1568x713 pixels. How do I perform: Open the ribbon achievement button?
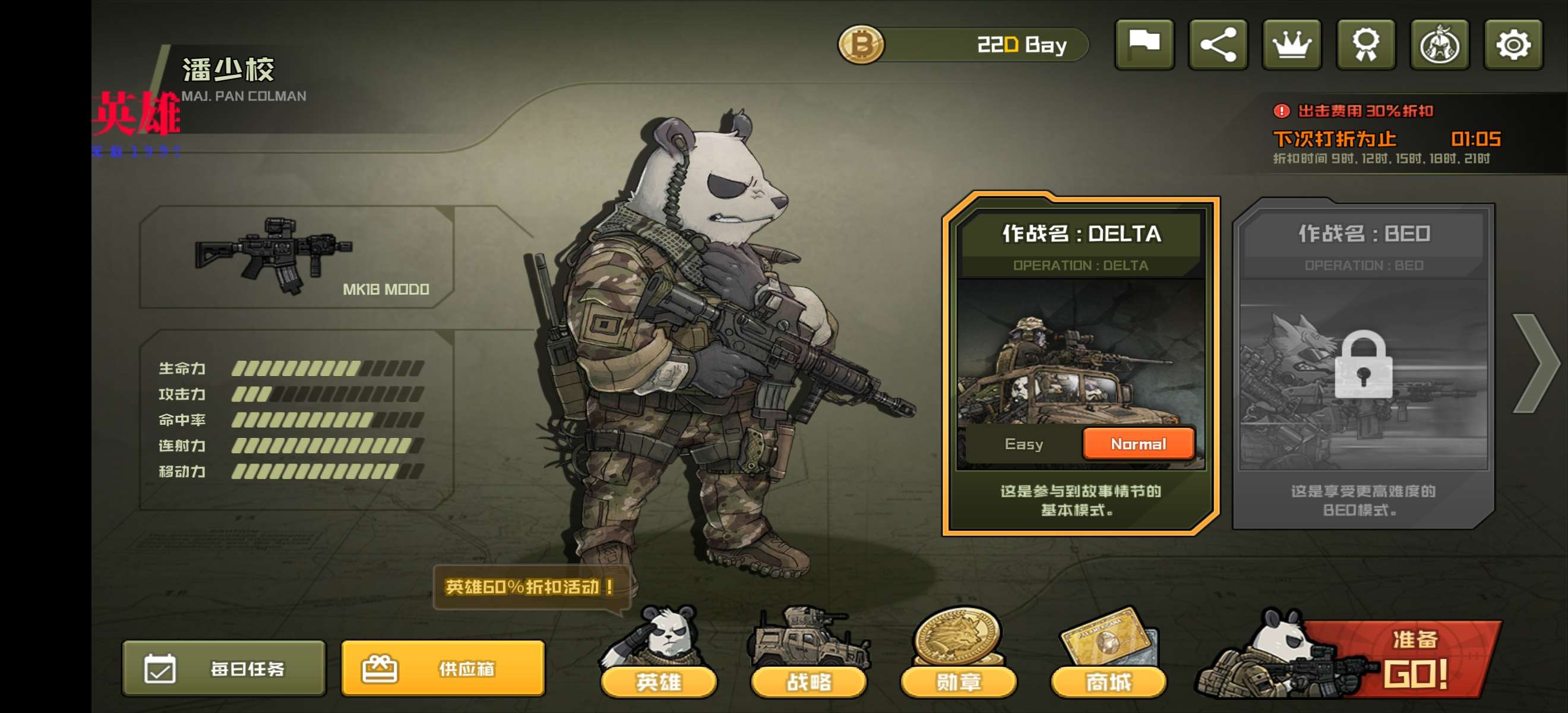click(1366, 45)
